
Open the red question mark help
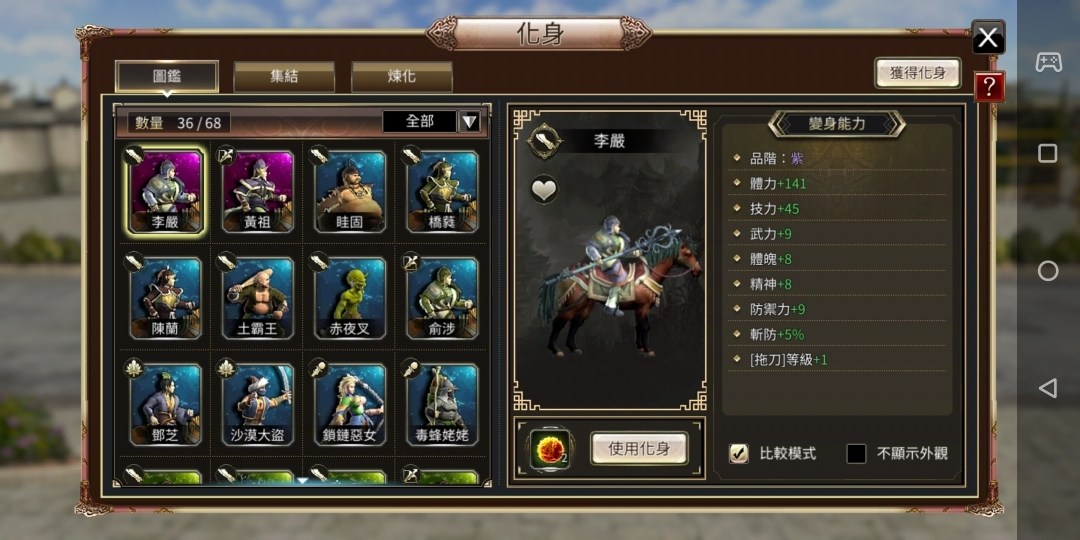tap(988, 87)
